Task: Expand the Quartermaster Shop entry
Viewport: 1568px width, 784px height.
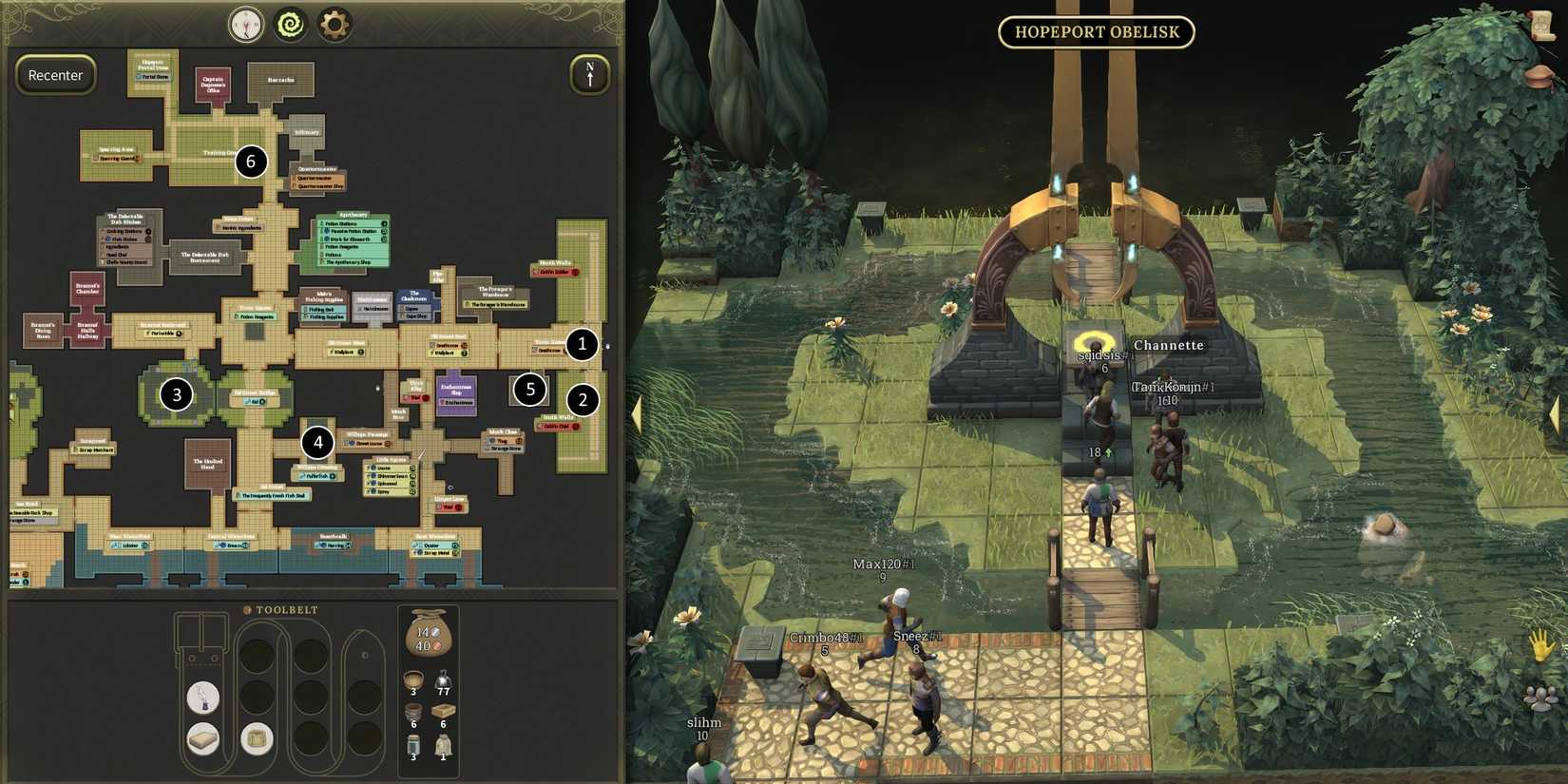Action: 319,186
